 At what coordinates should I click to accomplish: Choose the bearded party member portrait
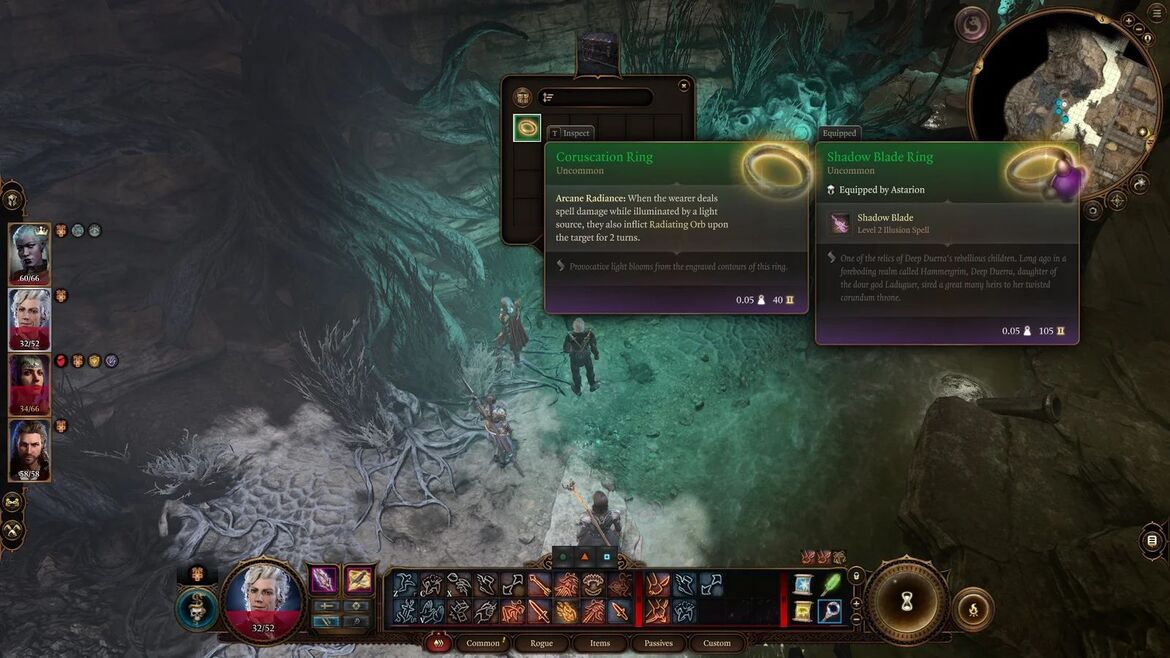pyautogui.click(x=29, y=449)
